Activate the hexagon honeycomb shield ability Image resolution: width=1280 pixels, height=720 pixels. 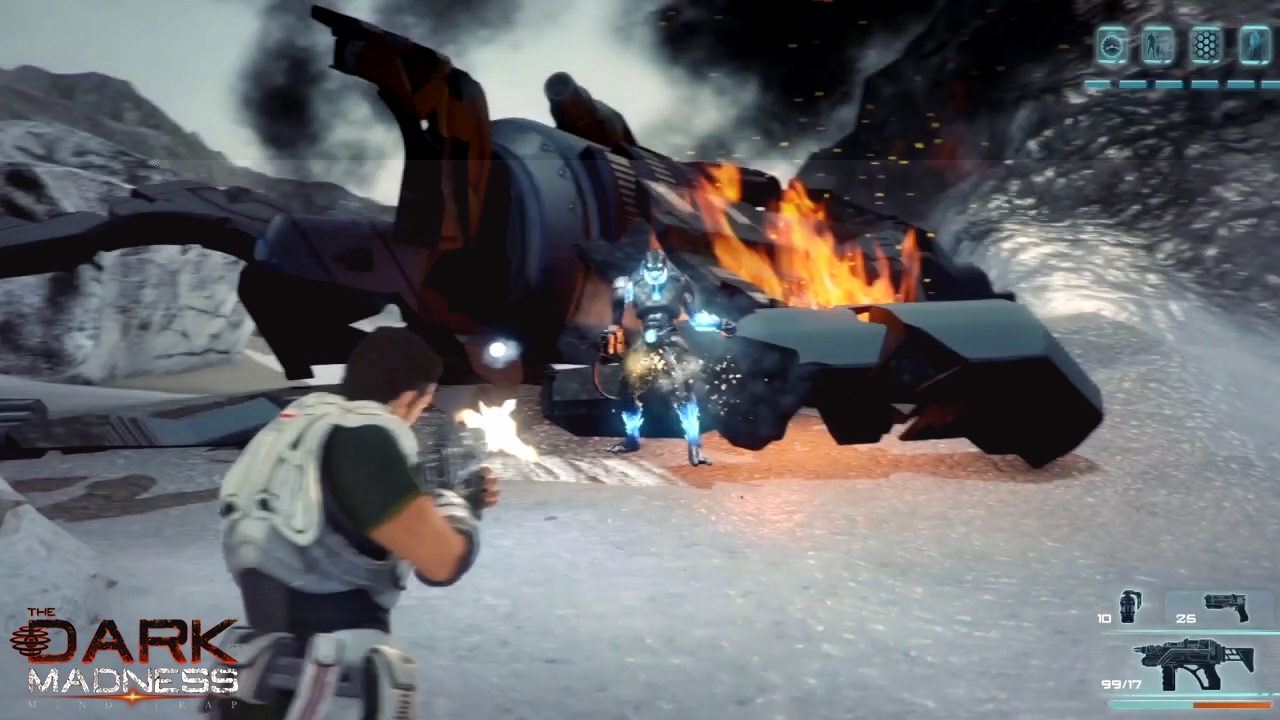[x=1207, y=45]
